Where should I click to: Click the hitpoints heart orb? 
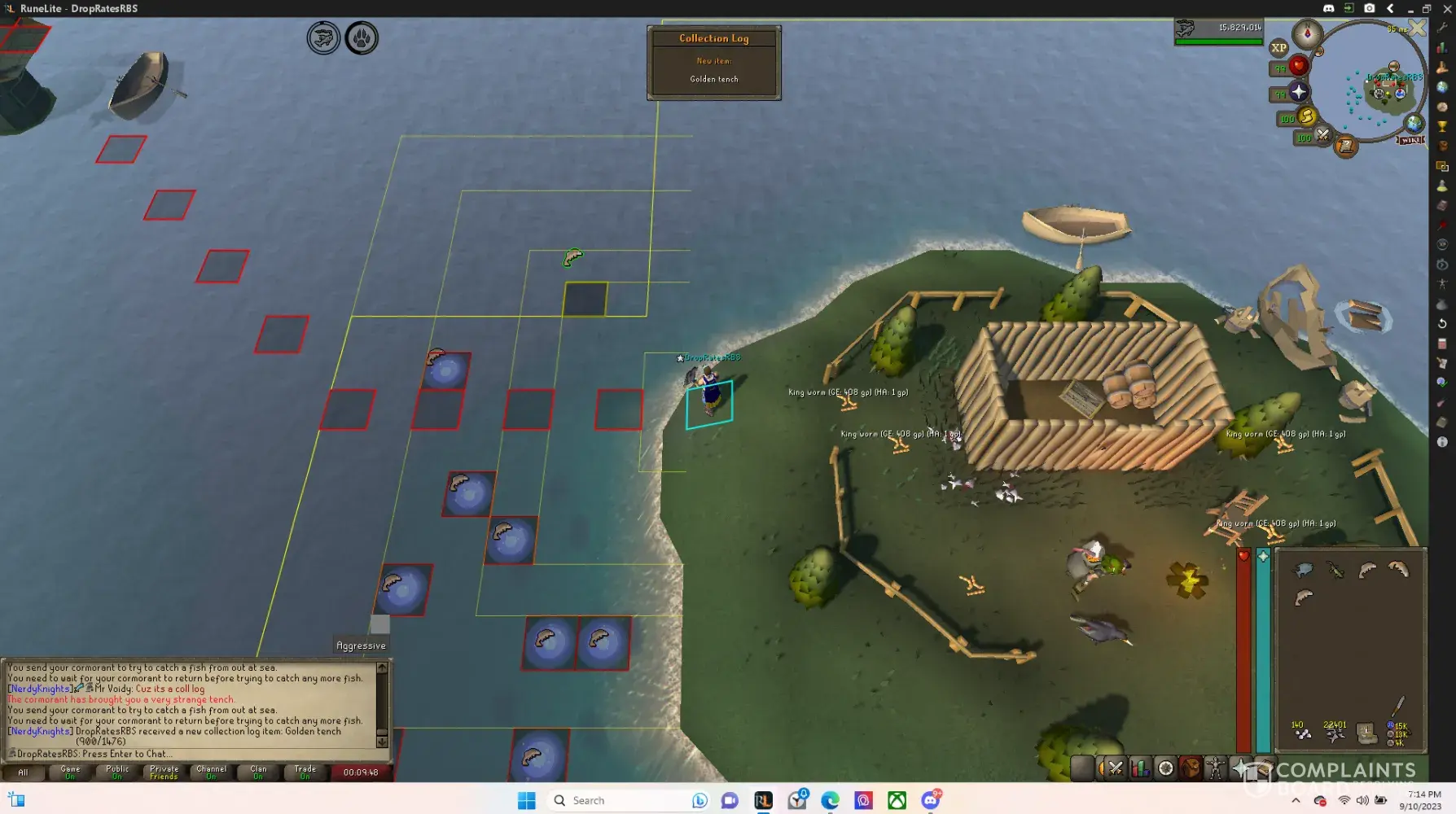click(x=1299, y=66)
